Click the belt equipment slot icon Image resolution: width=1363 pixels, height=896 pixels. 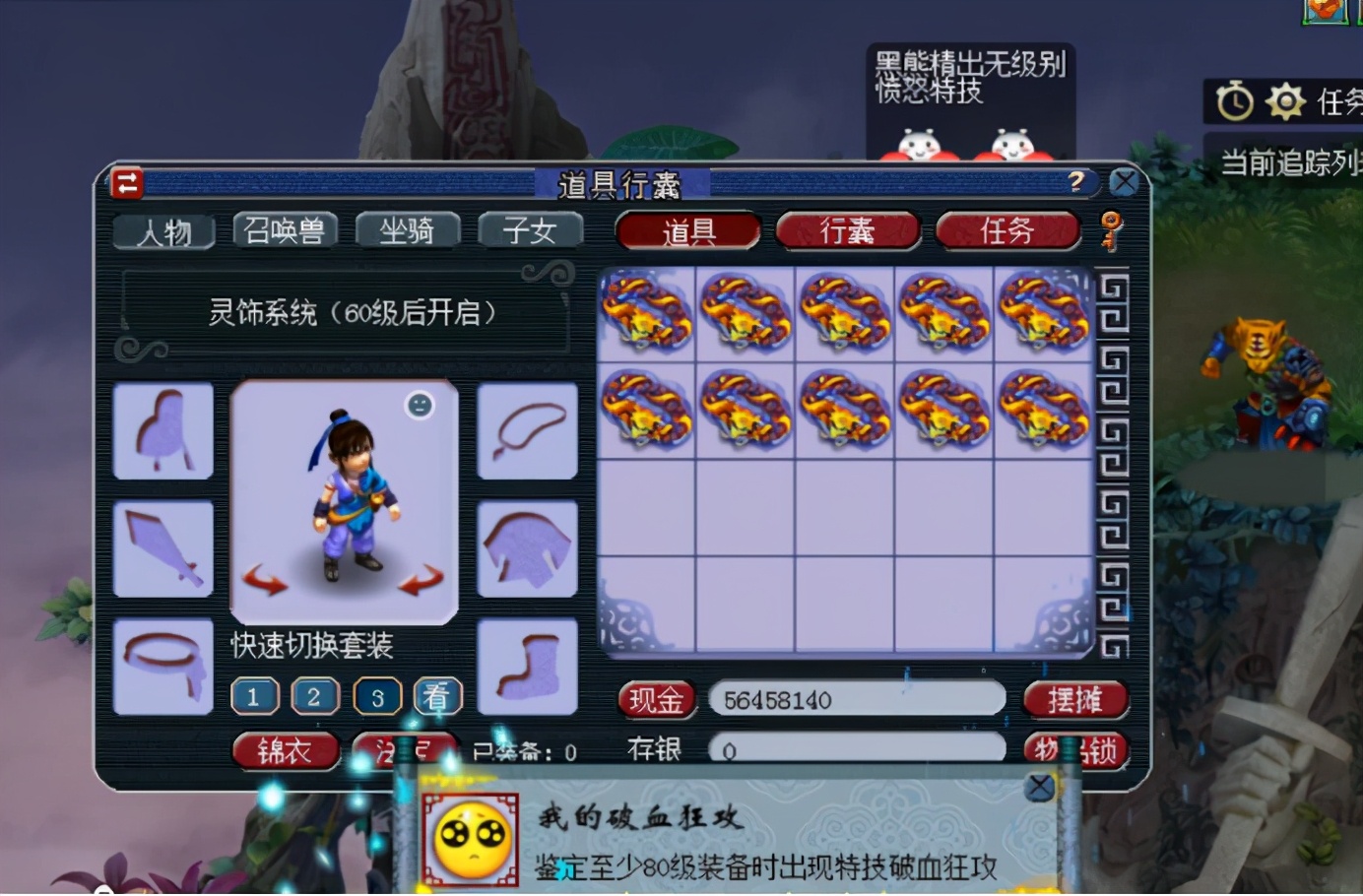pyautogui.click(x=163, y=665)
